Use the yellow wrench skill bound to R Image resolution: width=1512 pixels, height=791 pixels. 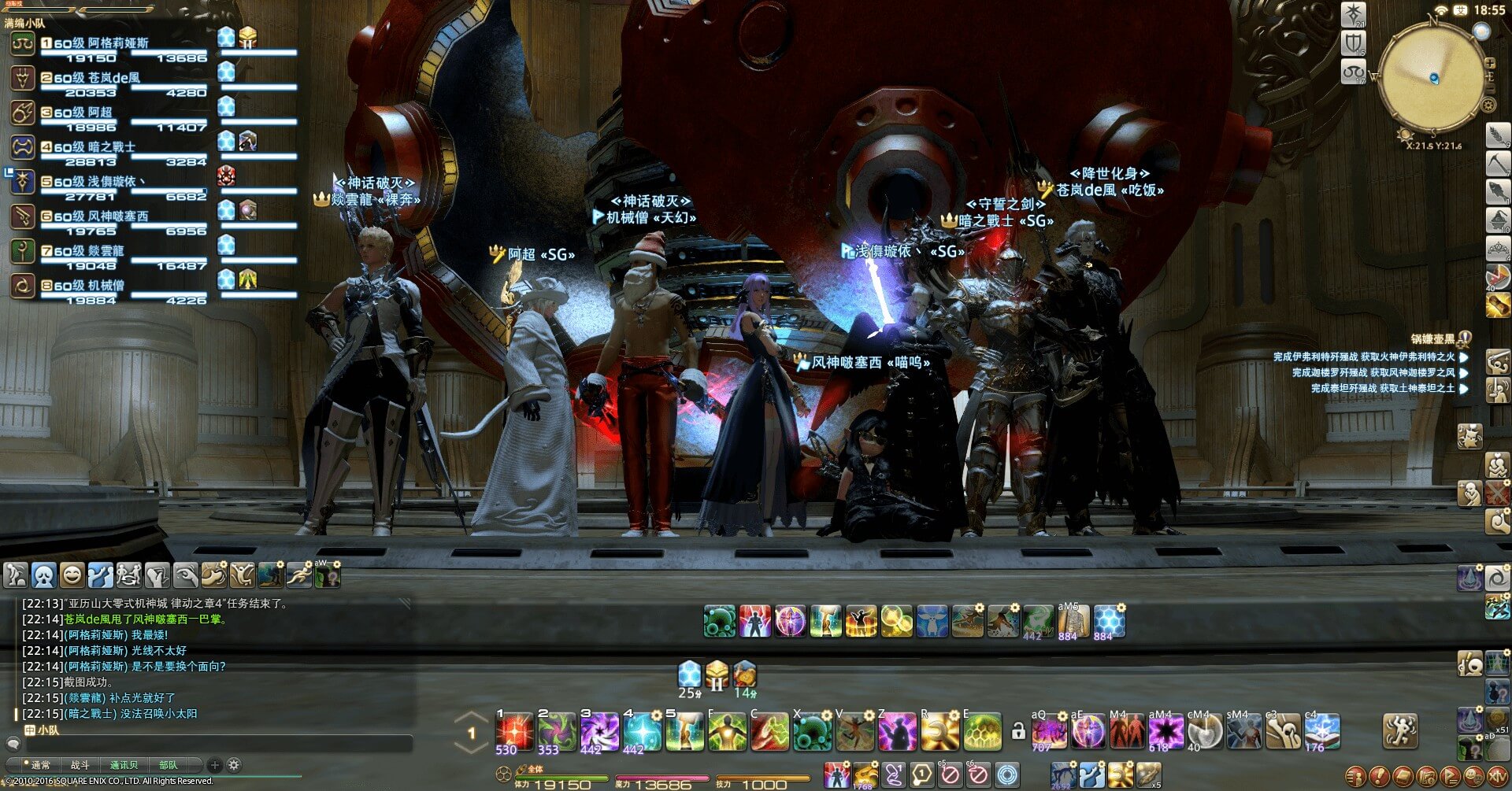coord(939,732)
